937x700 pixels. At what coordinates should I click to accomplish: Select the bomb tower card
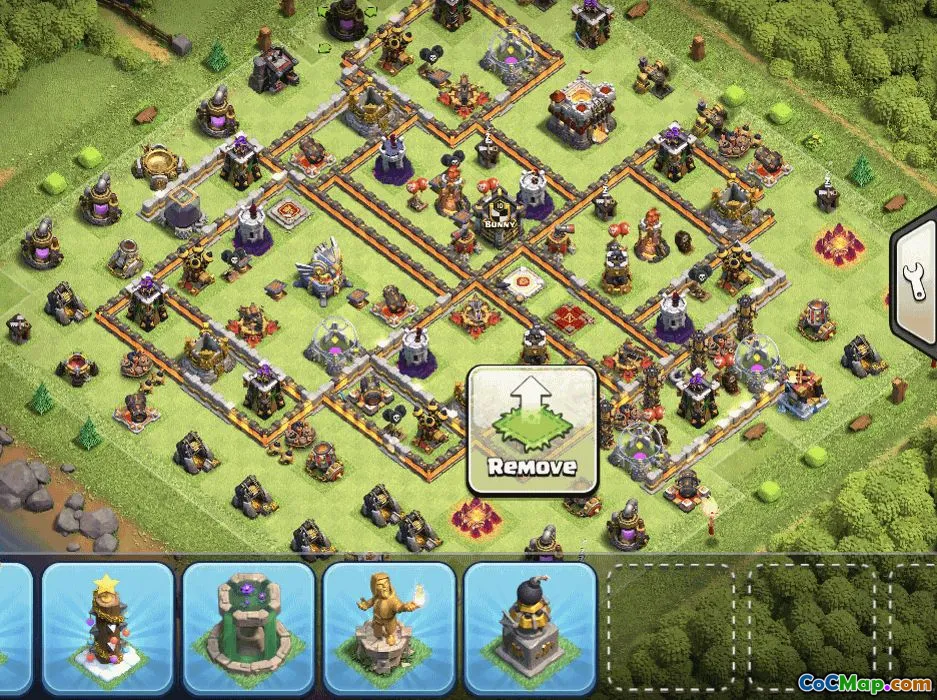pyautogui.click(x=530, y=627)
